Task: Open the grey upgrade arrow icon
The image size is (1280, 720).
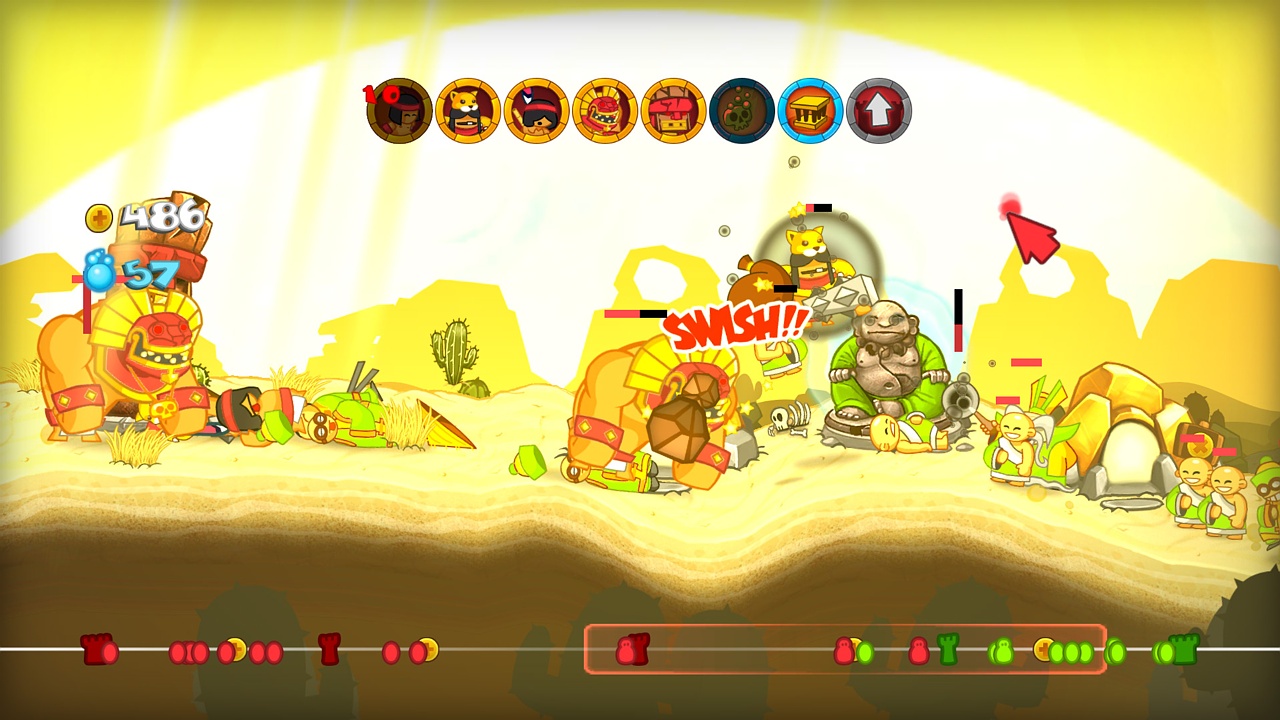Action: (x=878, y=111)
